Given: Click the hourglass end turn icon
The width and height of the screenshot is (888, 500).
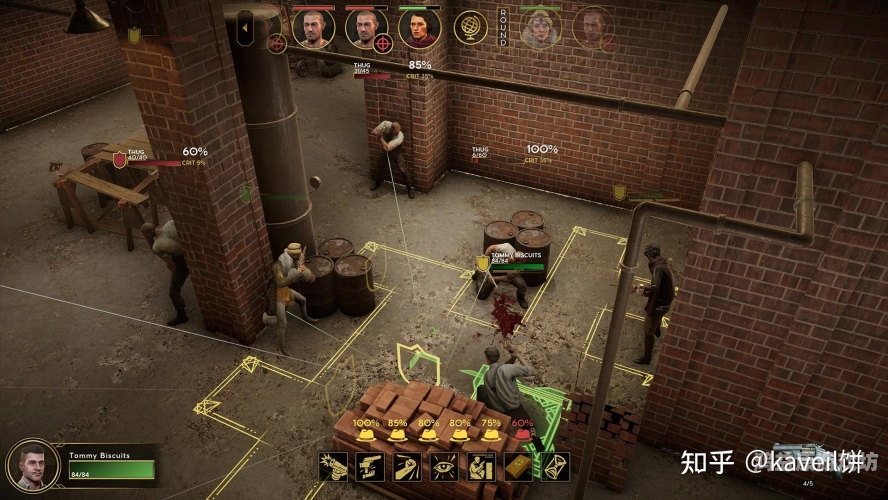Looking at the screenshot, I should point(552,466).
